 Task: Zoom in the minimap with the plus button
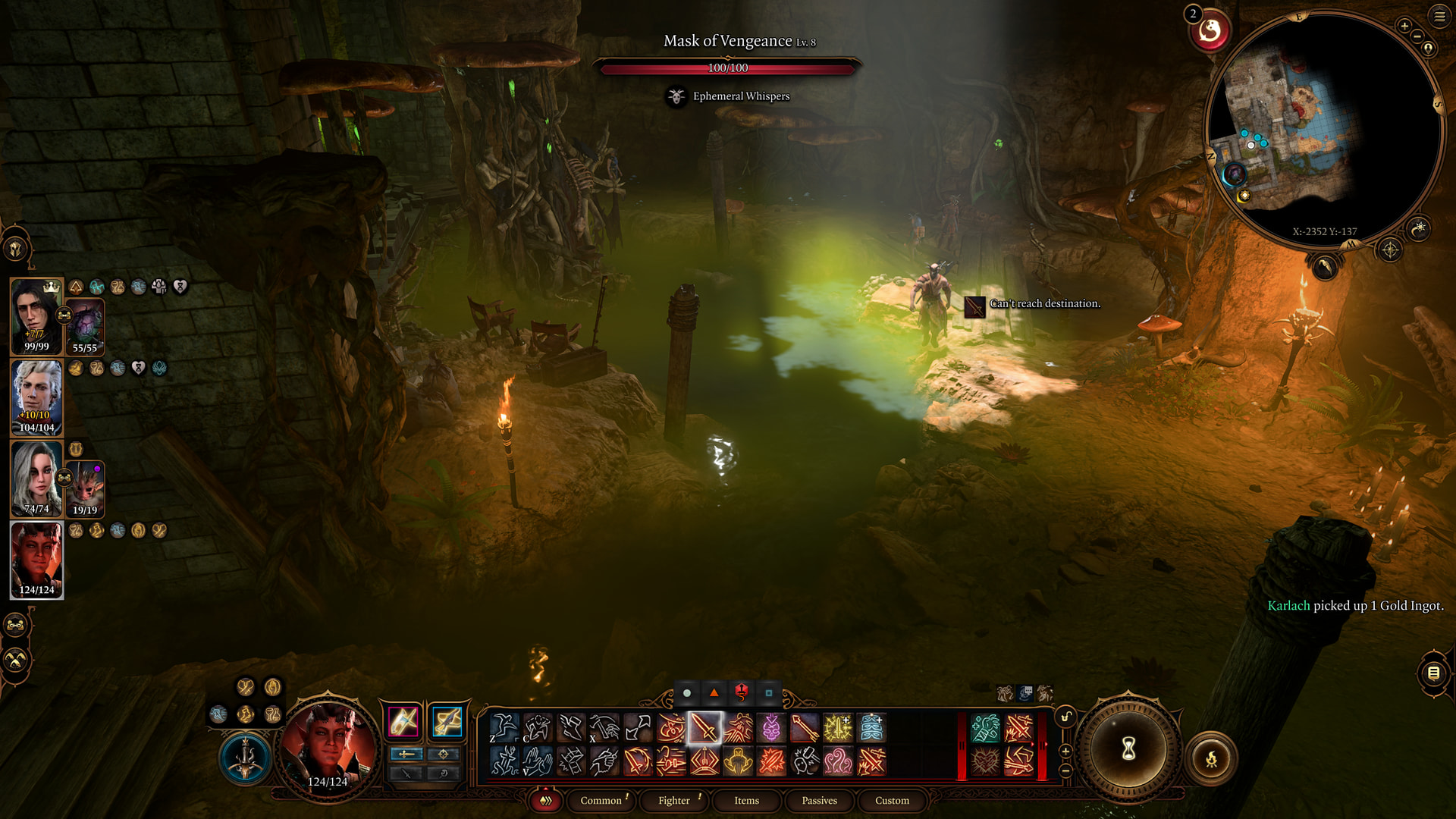click(1404, 26)
